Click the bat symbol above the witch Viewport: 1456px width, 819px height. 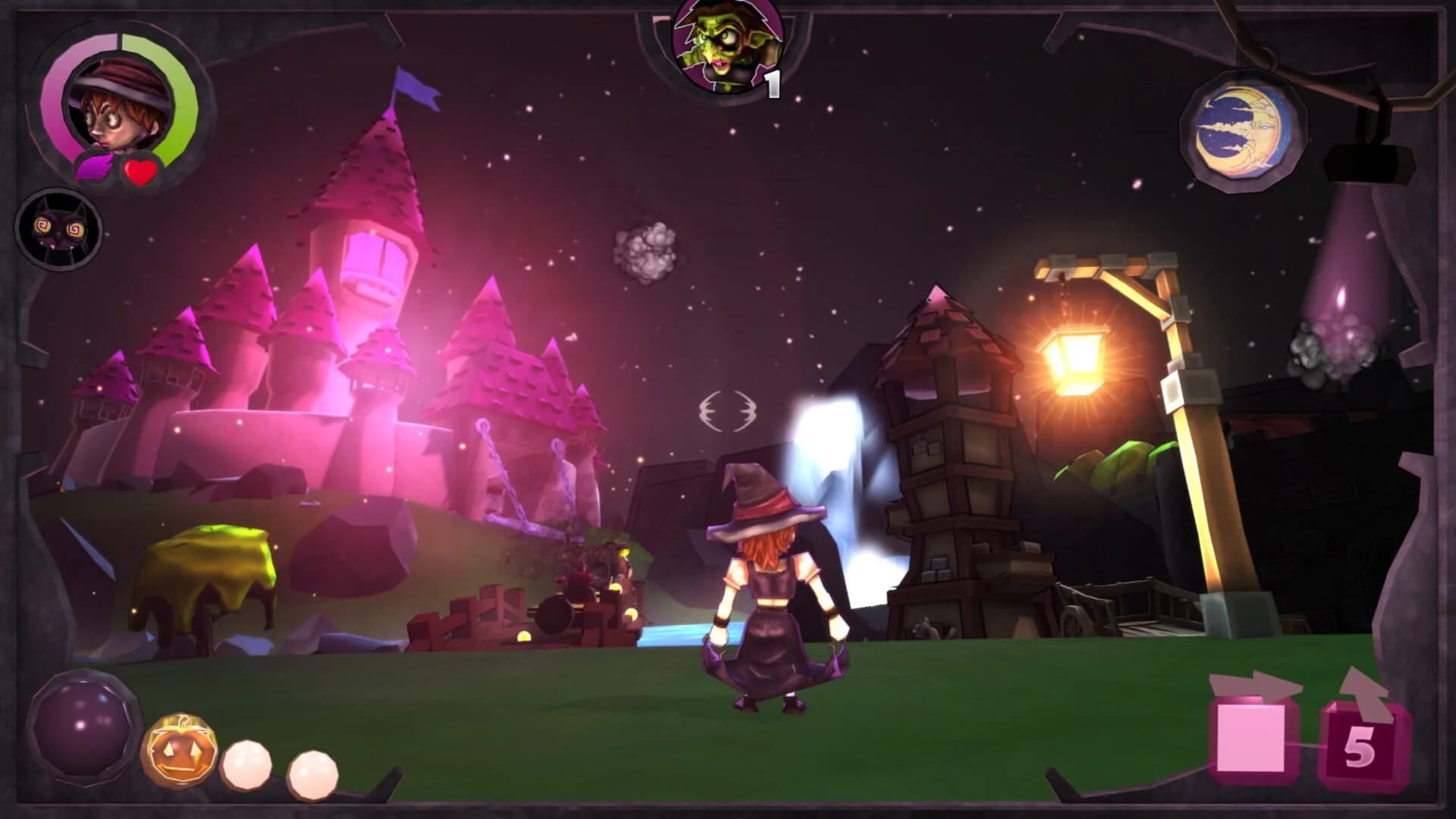click(728, 409)
